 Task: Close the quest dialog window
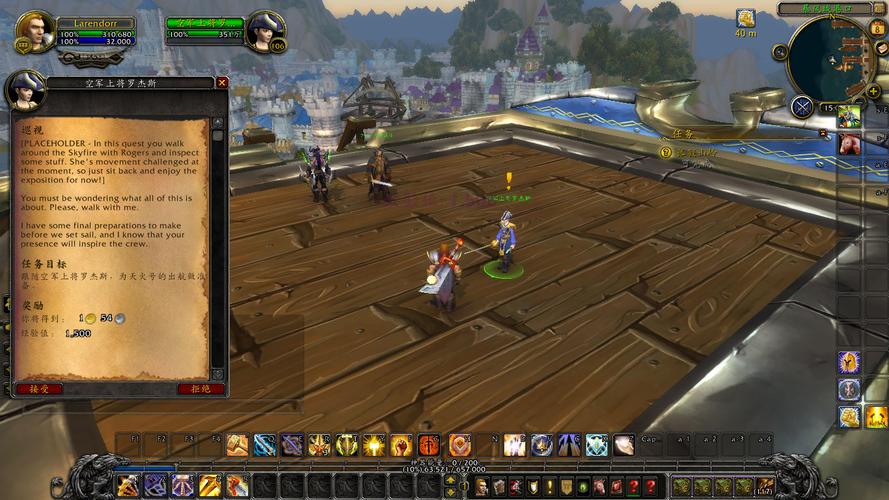coord(222,83)
